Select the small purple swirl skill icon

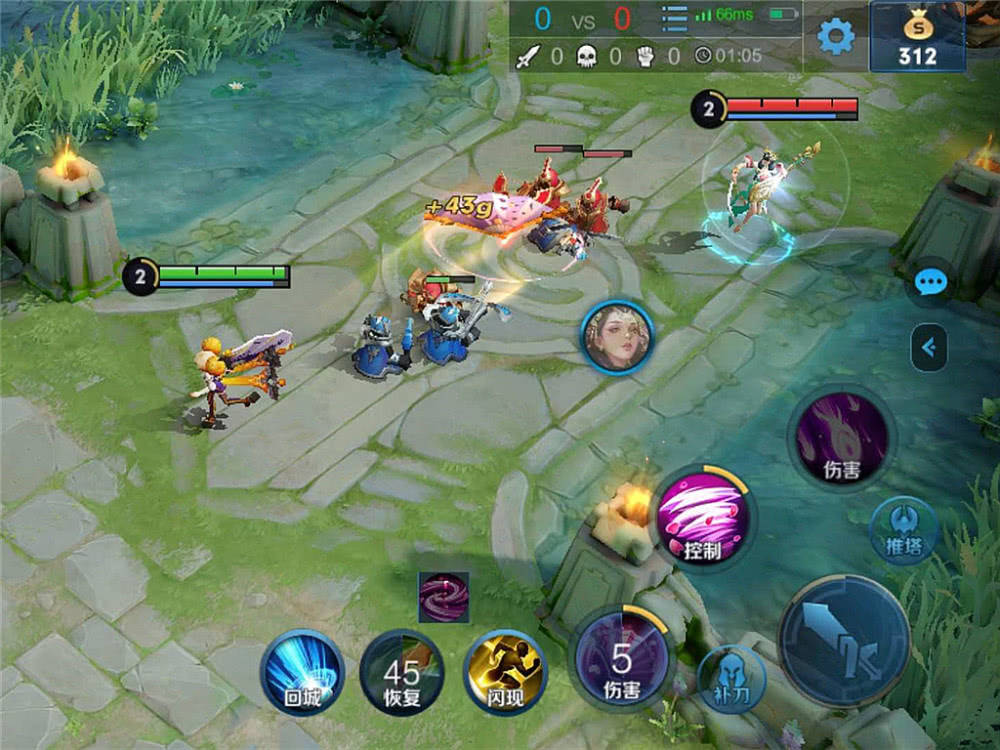tap(444, 597)
